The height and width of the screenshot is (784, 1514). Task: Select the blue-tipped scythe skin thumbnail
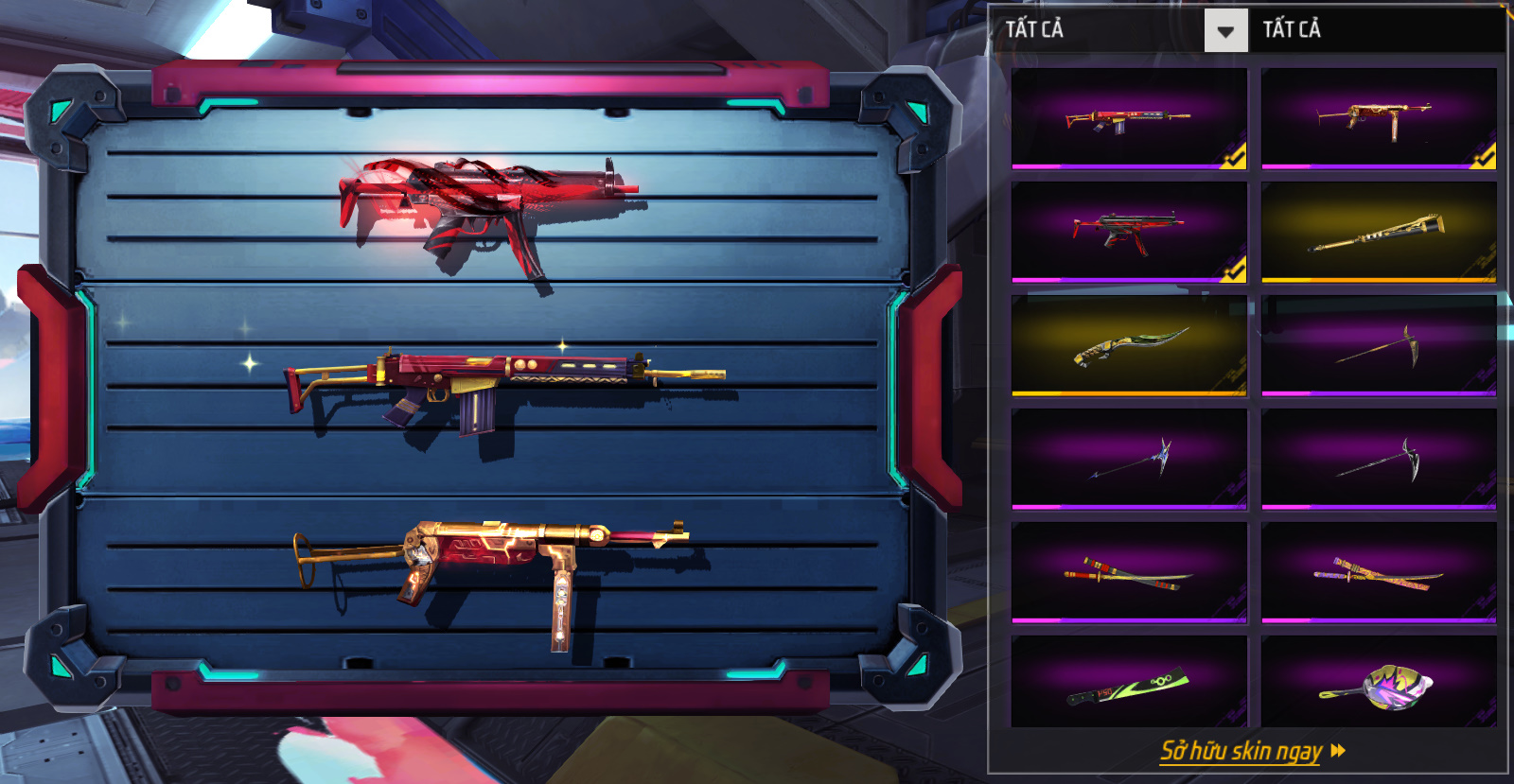tap(1129, 459)
